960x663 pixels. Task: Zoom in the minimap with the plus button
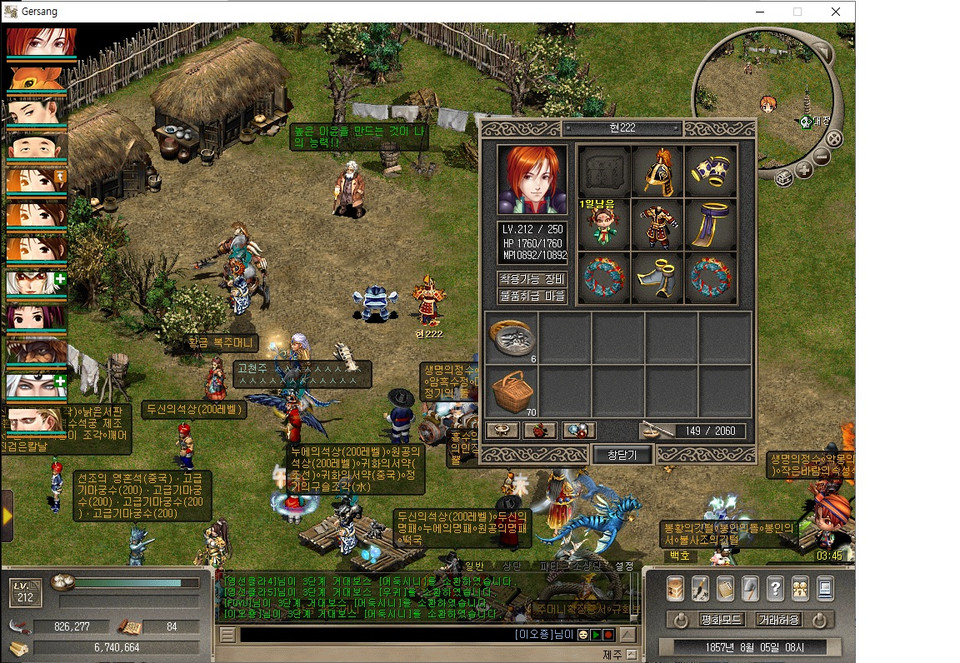(805, 171)
